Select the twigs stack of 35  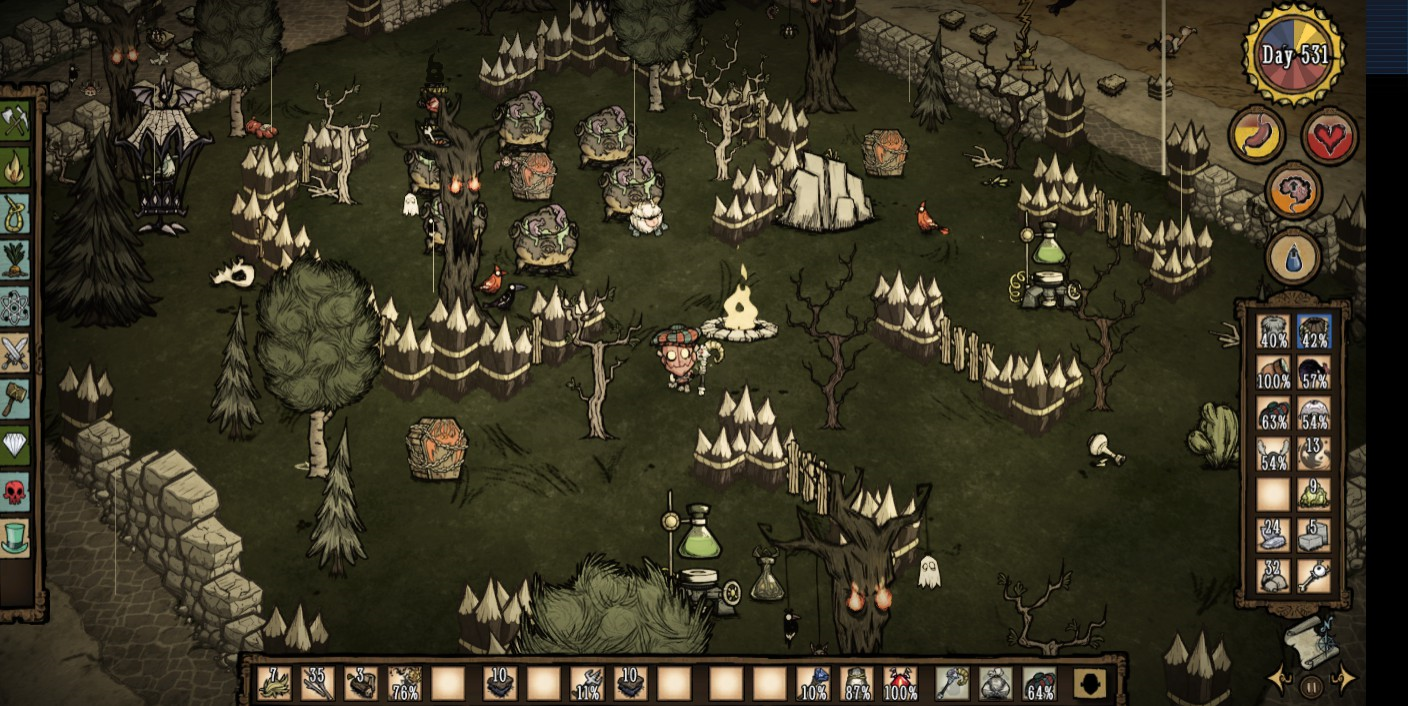click(x=317, y=683)
